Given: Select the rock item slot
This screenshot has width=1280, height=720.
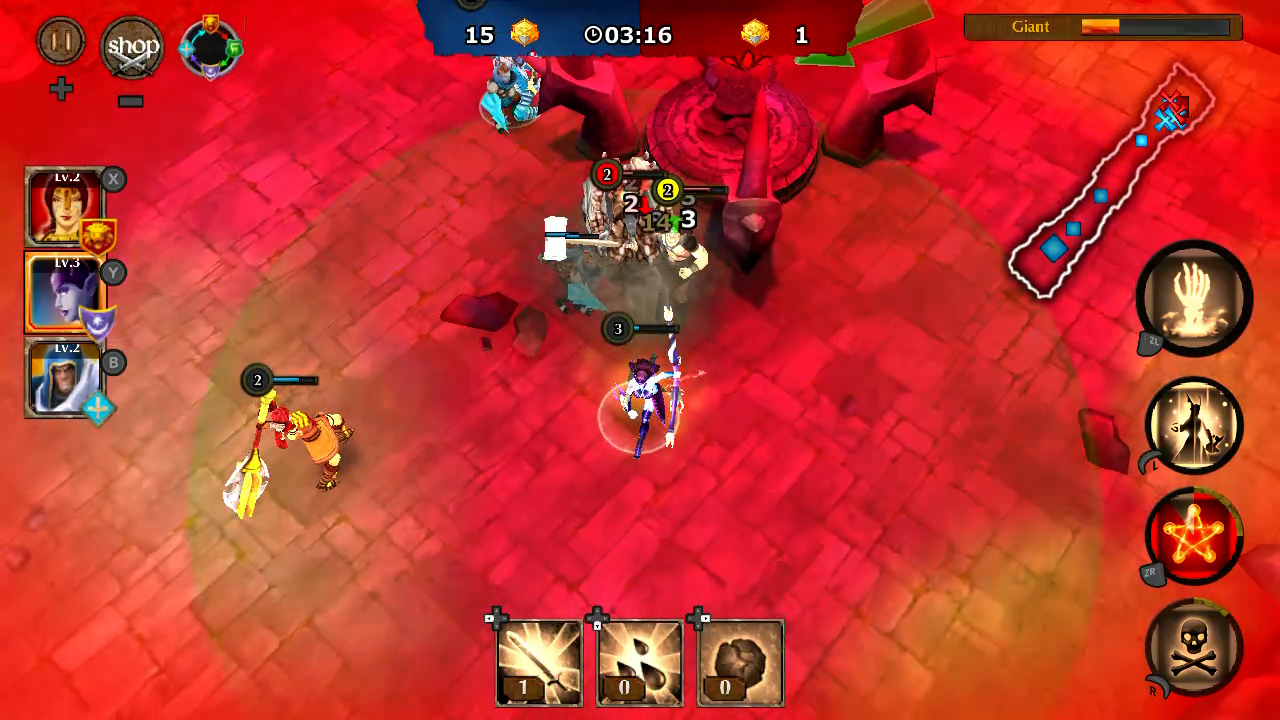Looking at the screenshot, I should (x=739, y=660).
